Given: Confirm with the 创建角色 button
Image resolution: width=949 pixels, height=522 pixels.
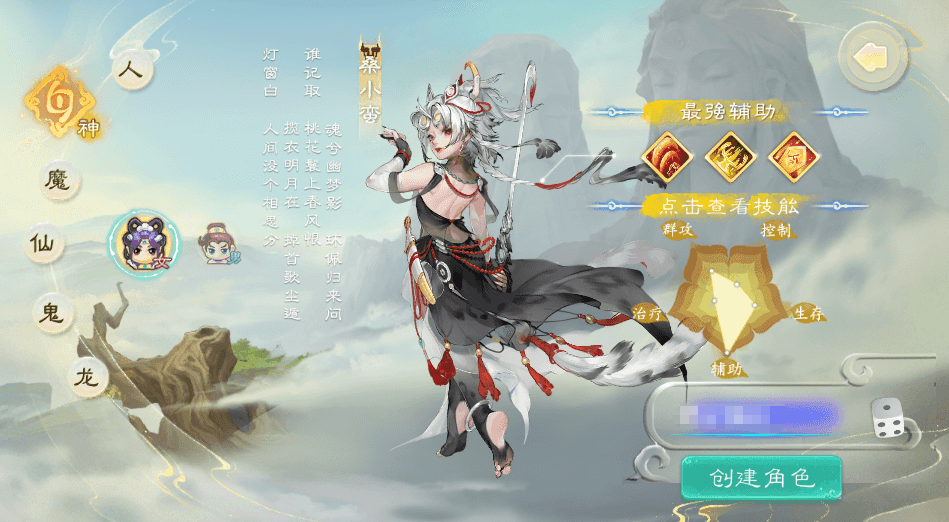Looking at the screenshot, I should tap(762, 477).
